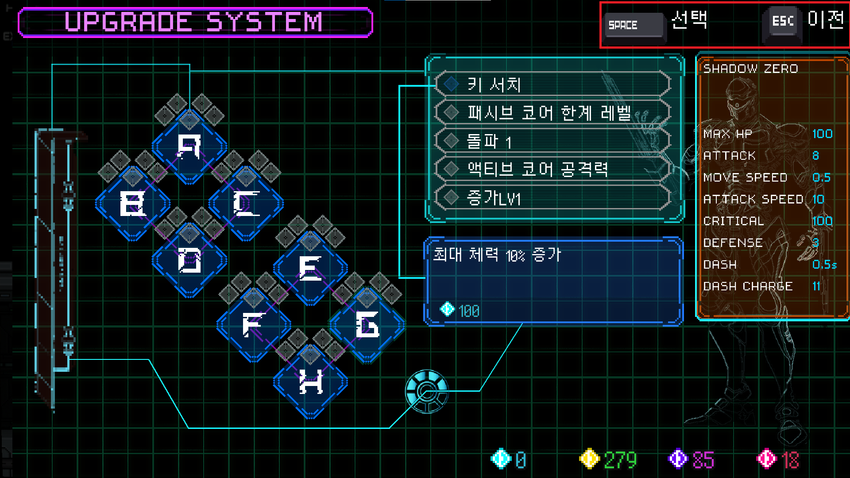The height and width of the screenshot is (478, 850).
Task: Choose upgrade node C
Action: [x=245, y=204]
